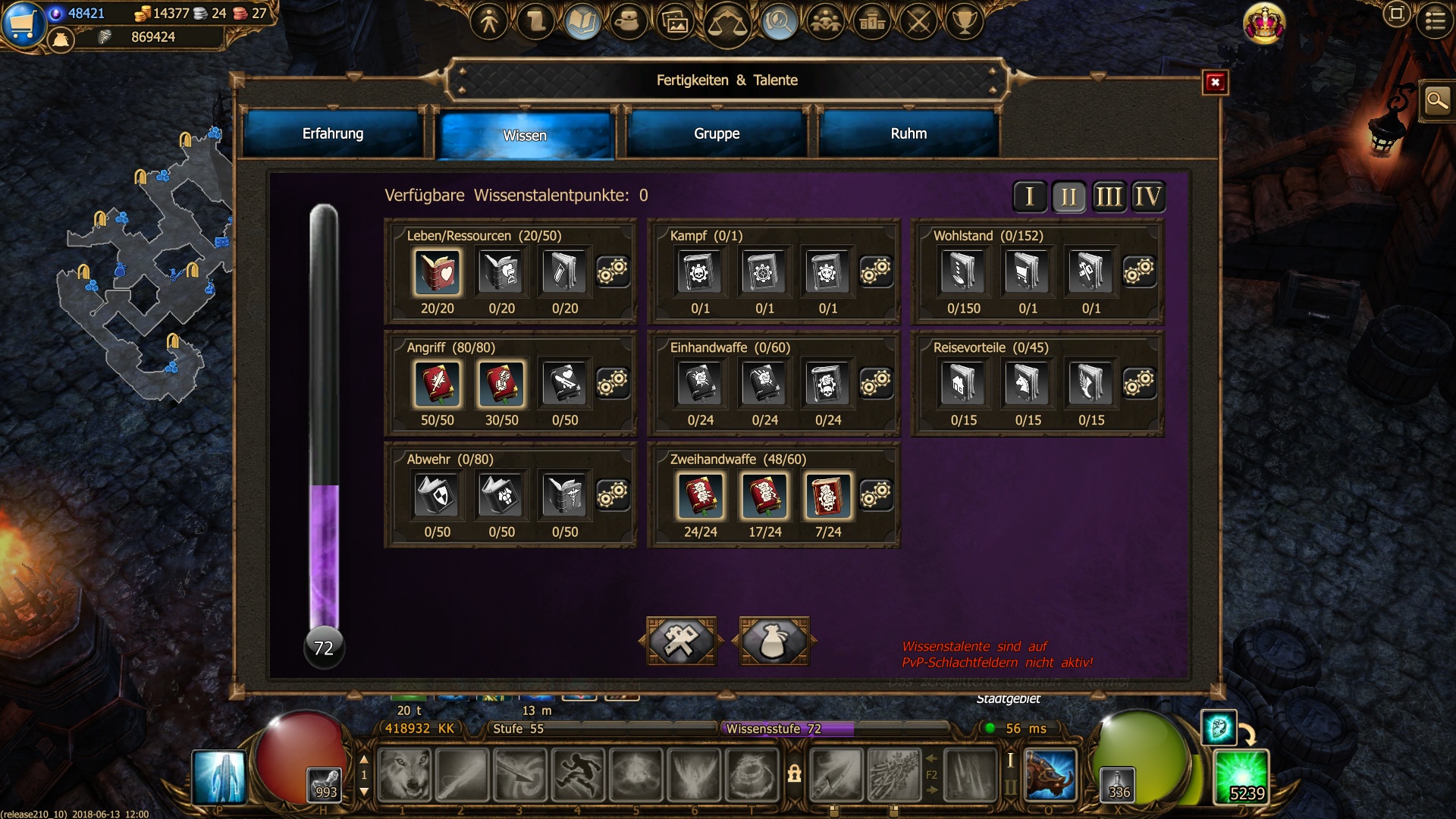
Task: Click the magnifying glass beside the map
Action: 1436,101
